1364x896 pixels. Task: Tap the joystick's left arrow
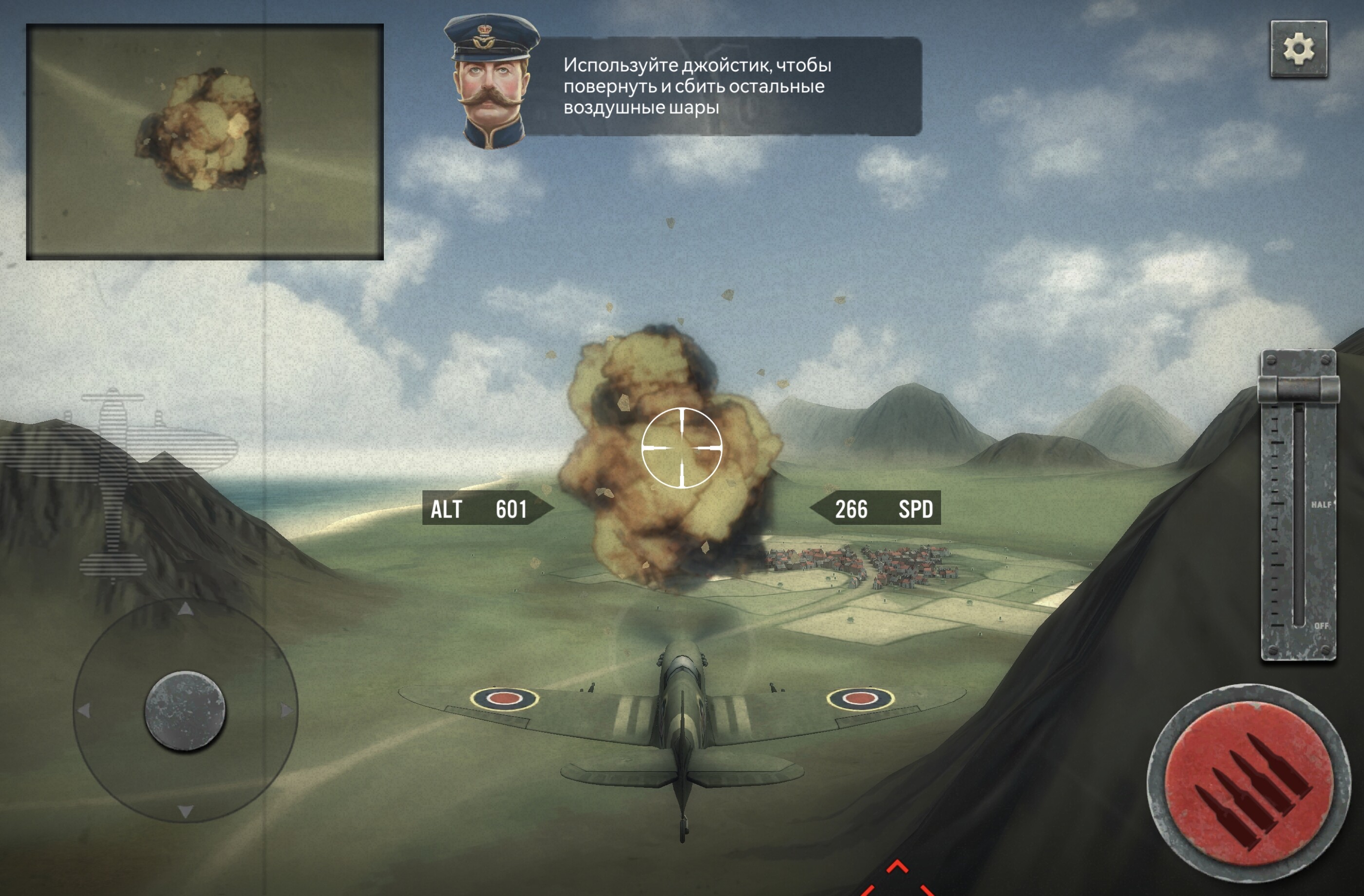coord(84,711)
